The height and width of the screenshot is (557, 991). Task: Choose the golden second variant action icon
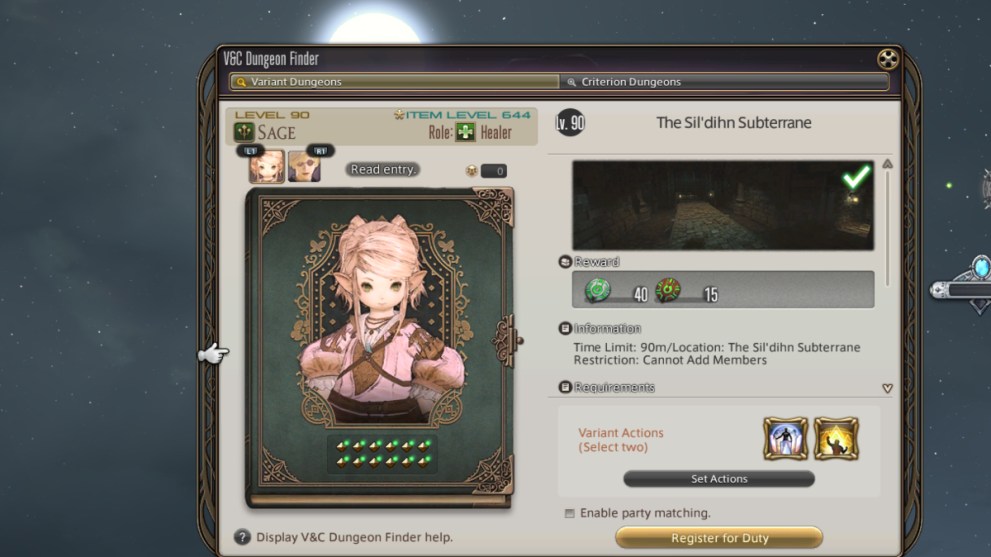pyautogui.click(x=836, y=438)
